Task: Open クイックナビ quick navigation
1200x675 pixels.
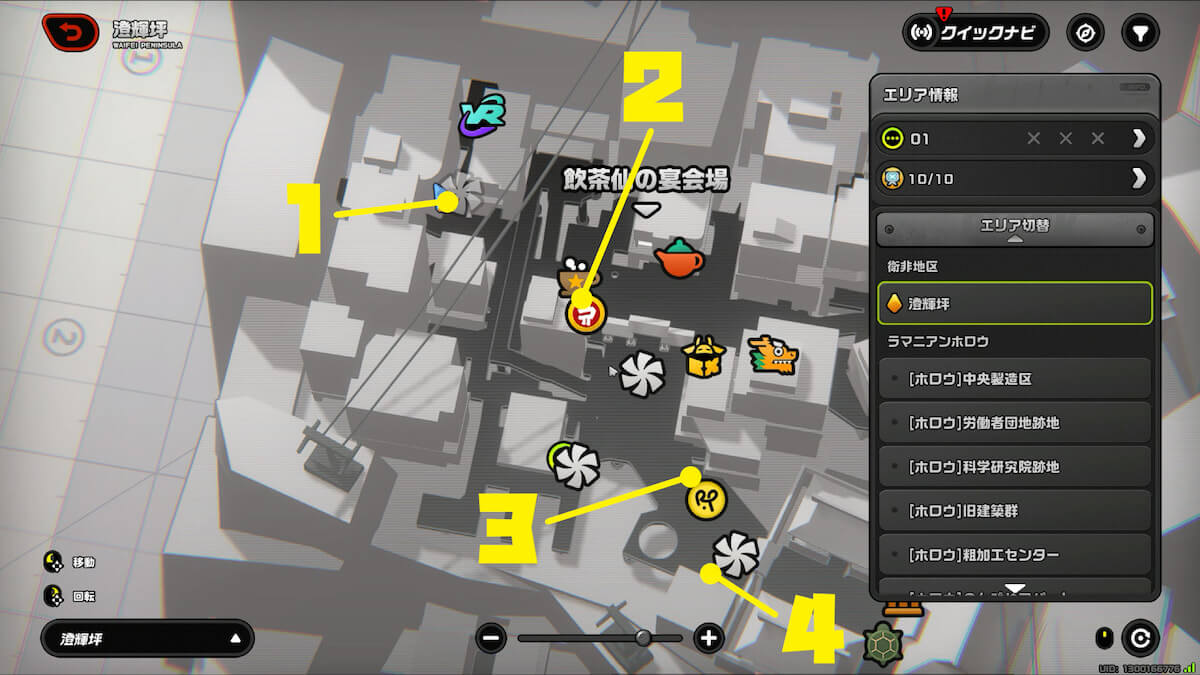Action: point(975,33)
